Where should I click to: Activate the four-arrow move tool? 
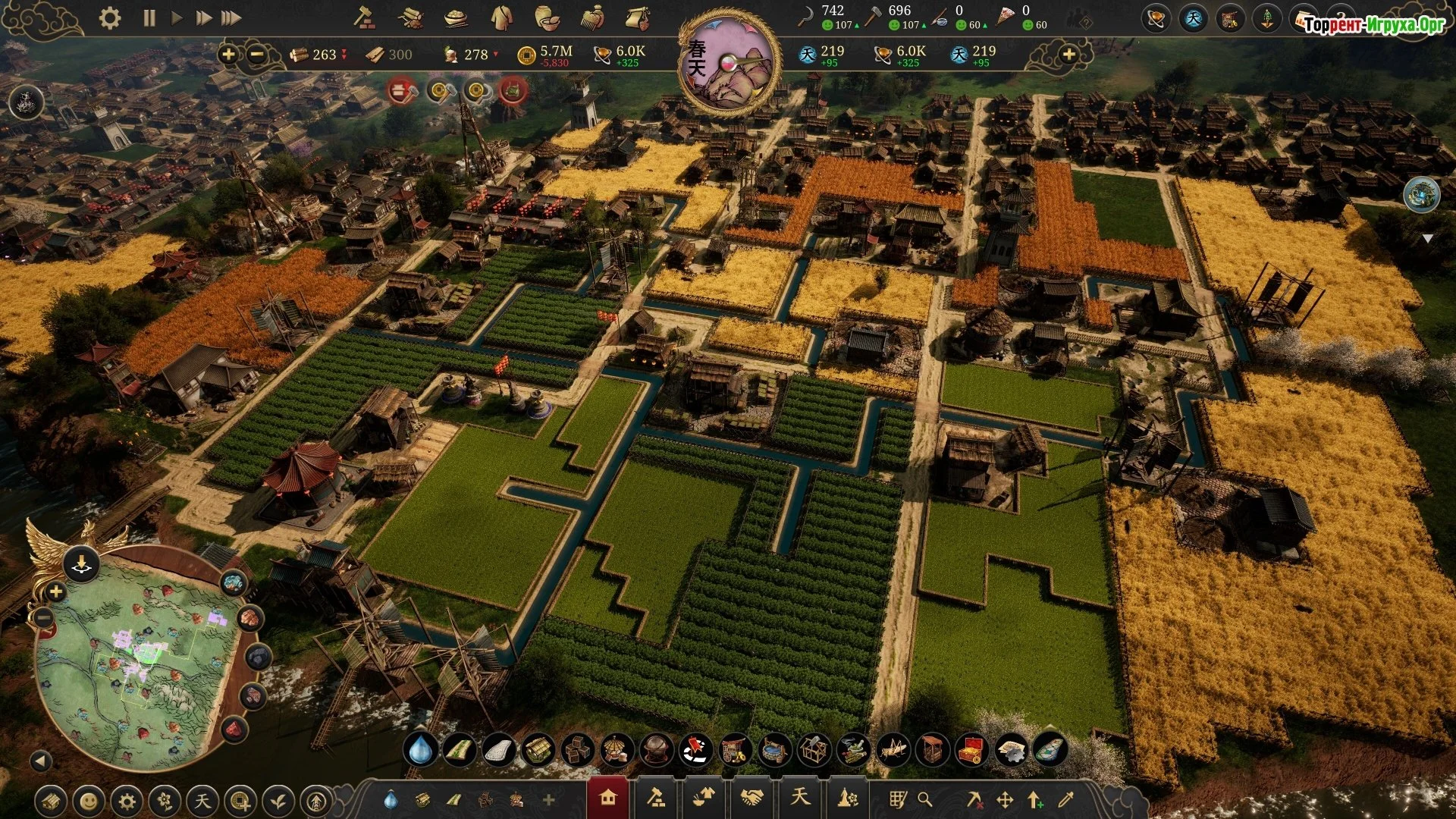click(x=1005, y=799)
